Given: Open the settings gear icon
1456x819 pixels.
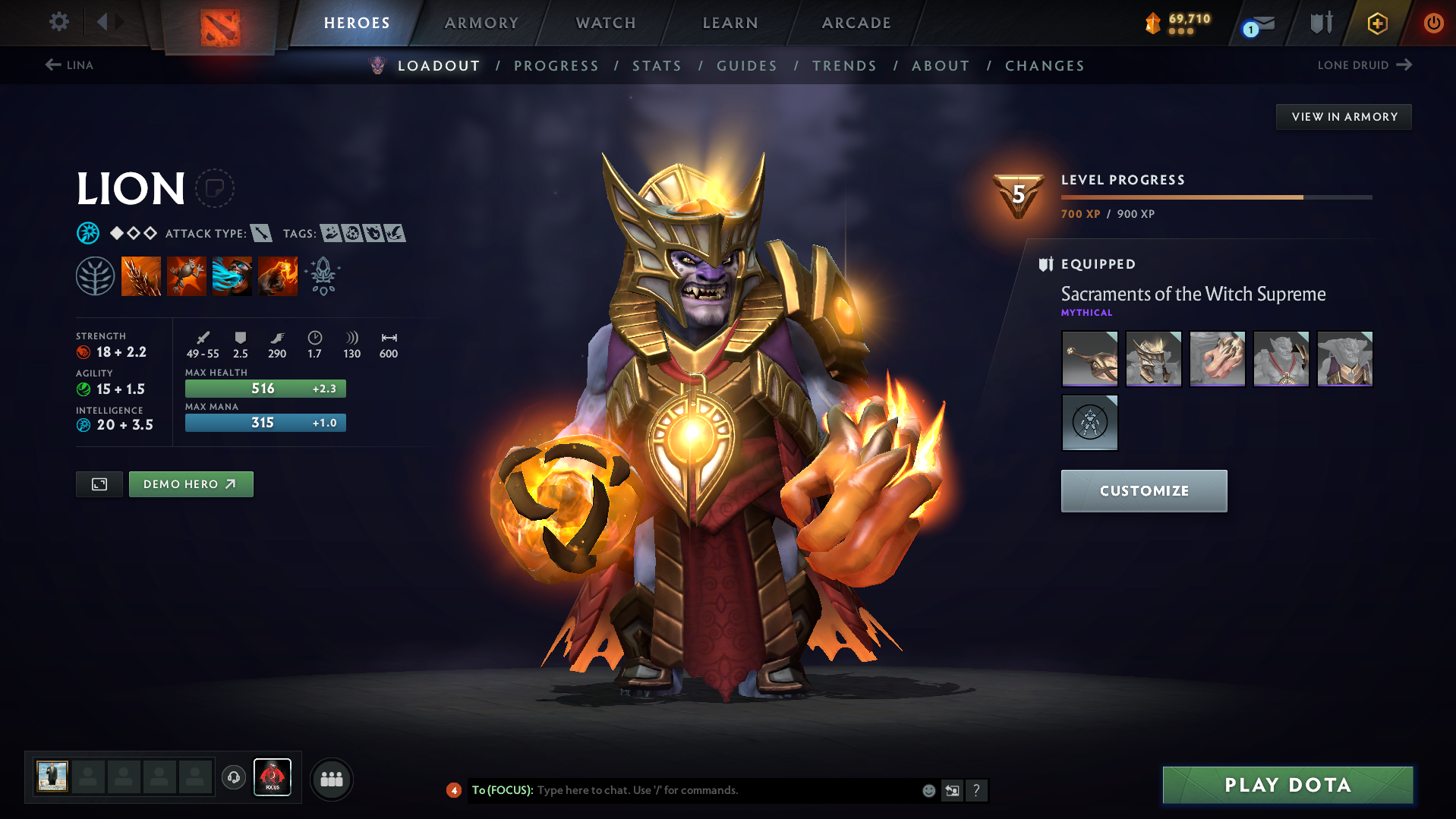Looking at the screenshot, I should click(58, 22).
